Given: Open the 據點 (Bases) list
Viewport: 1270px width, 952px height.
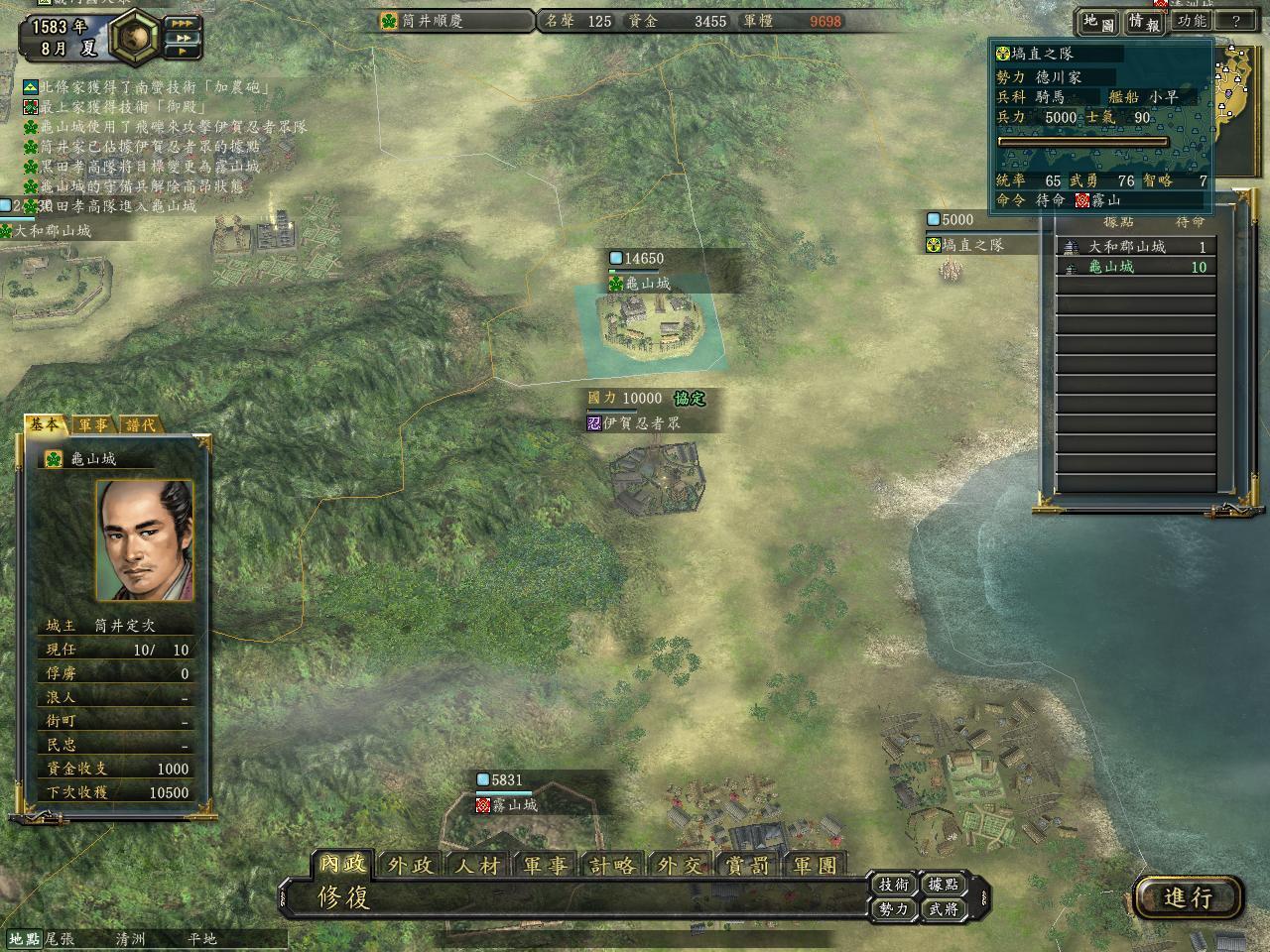Looking at the screenshot, I should coord(943,884).
